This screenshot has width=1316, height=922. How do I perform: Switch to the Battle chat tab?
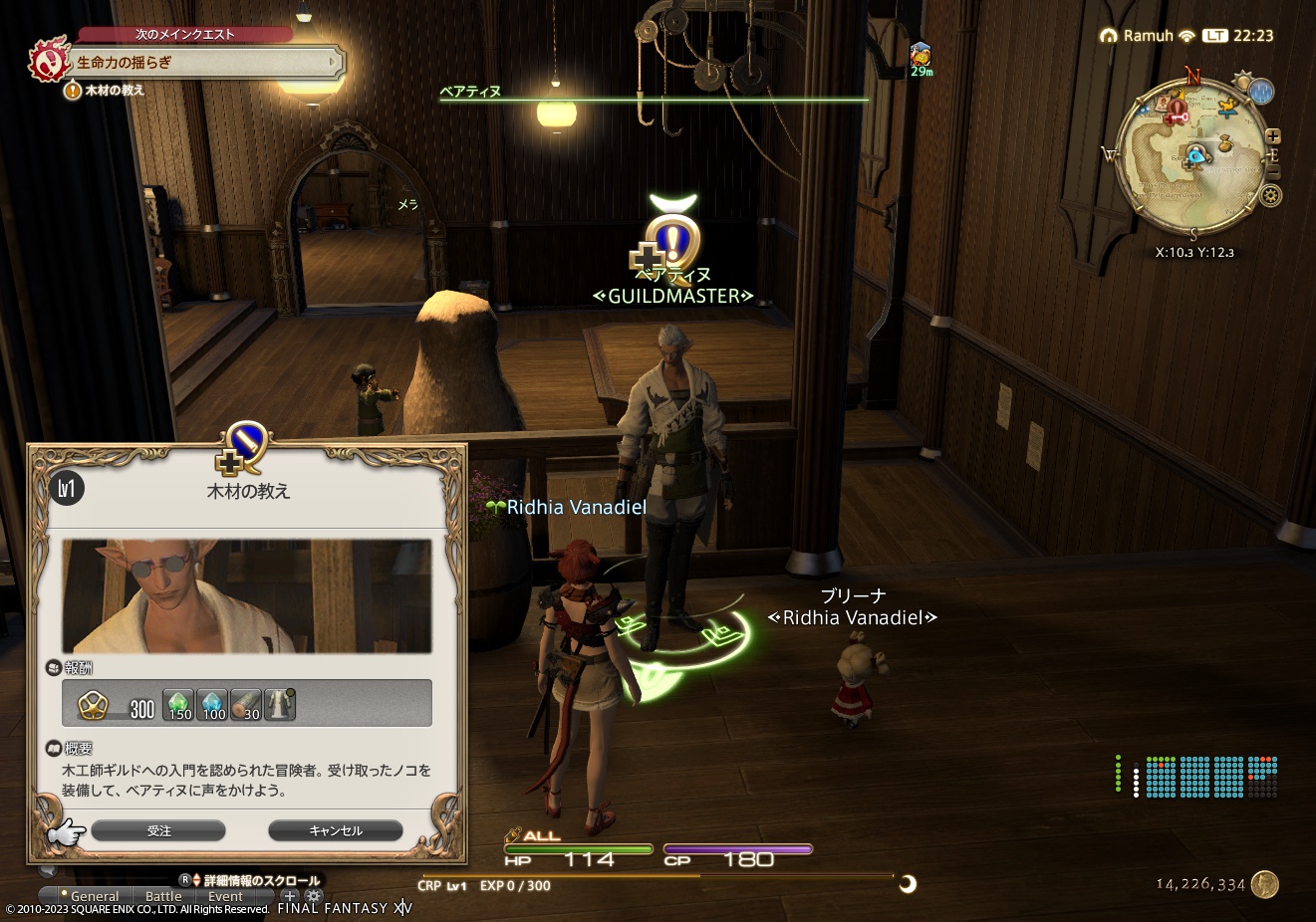163,896
